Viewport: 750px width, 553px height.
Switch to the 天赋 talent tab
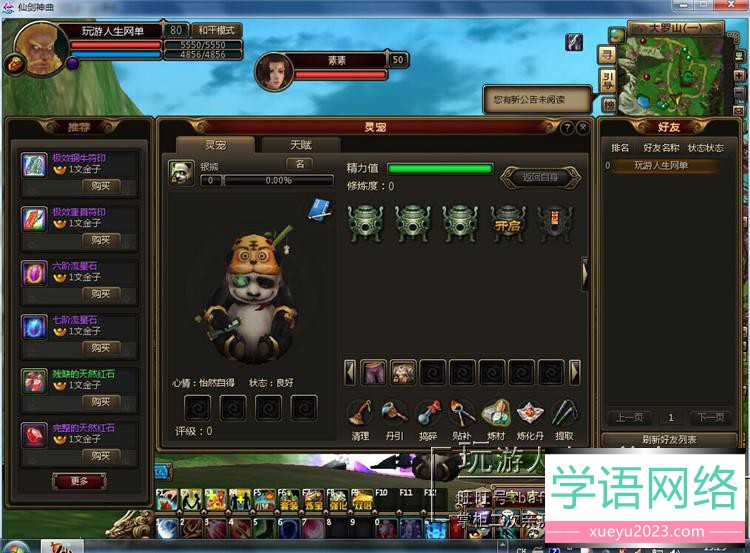tap(300, 145)
